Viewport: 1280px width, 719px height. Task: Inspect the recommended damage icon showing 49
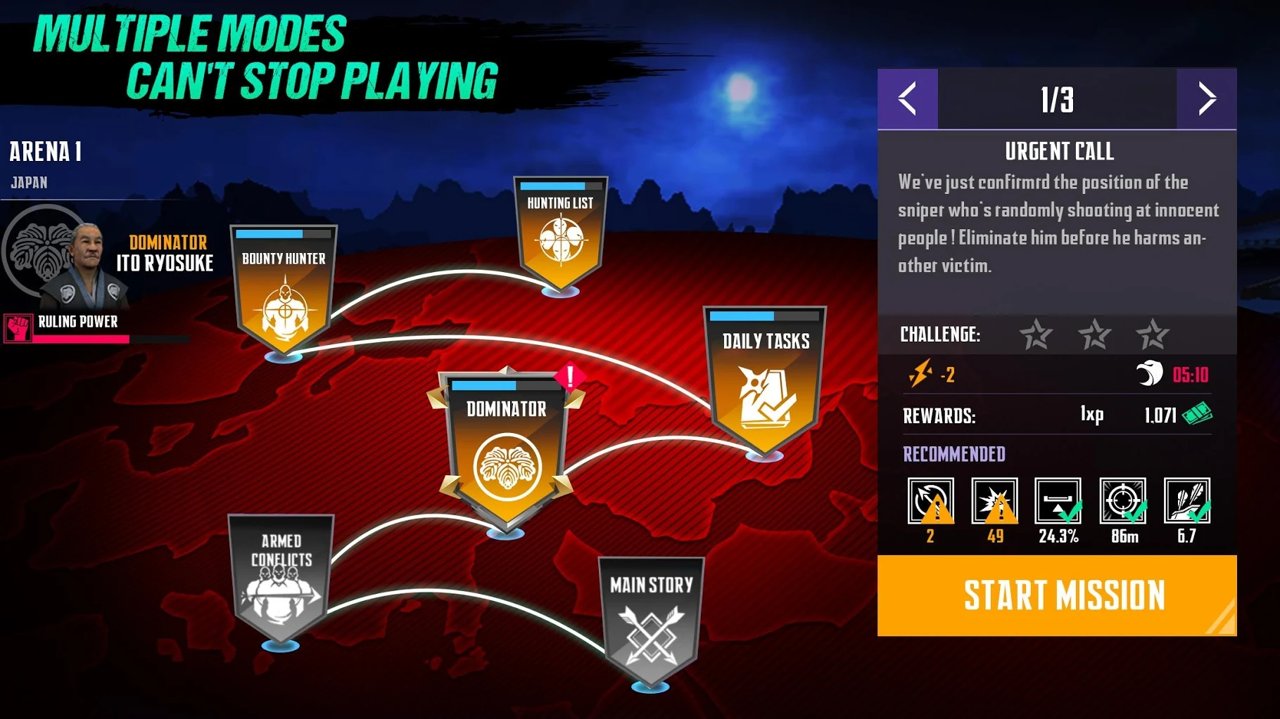995,501
